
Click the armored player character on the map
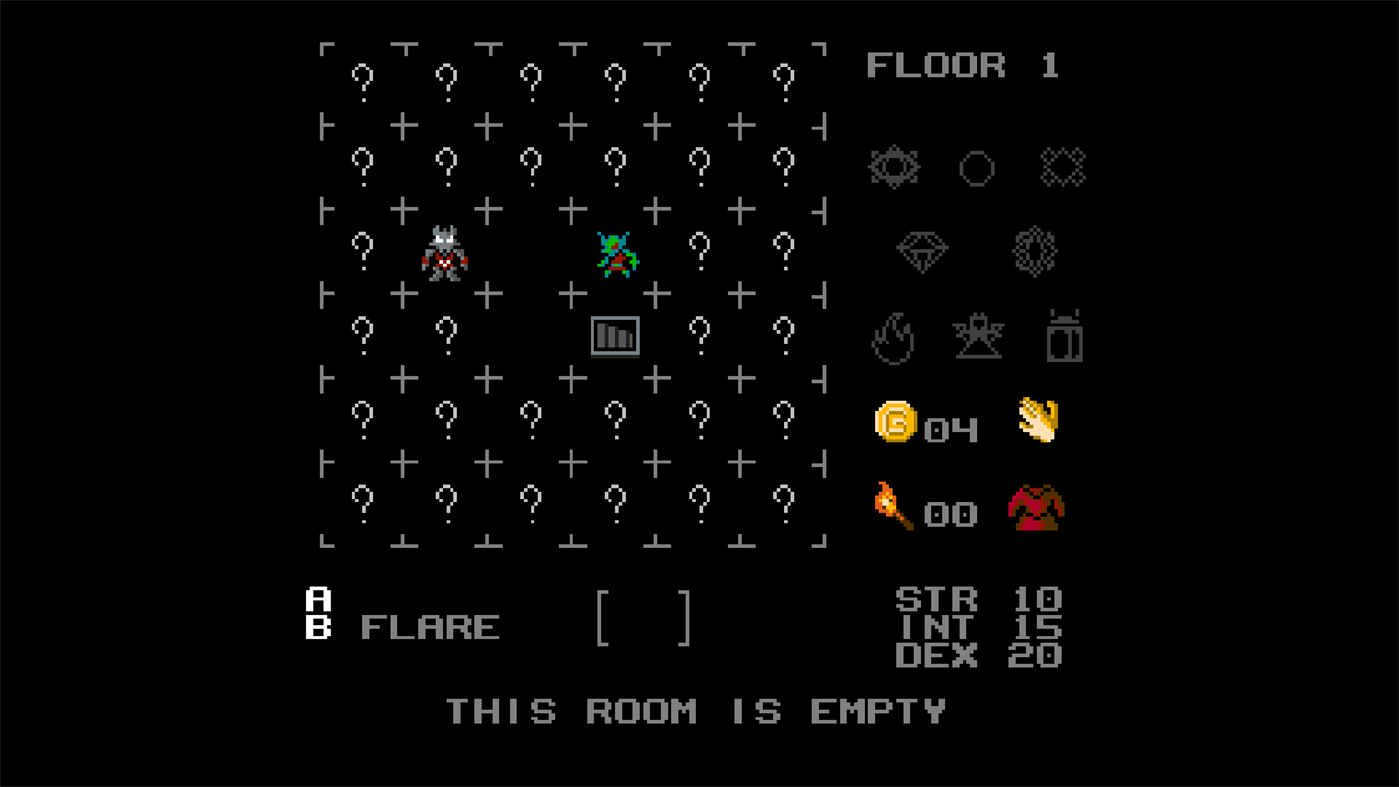[x=446, y=253]
